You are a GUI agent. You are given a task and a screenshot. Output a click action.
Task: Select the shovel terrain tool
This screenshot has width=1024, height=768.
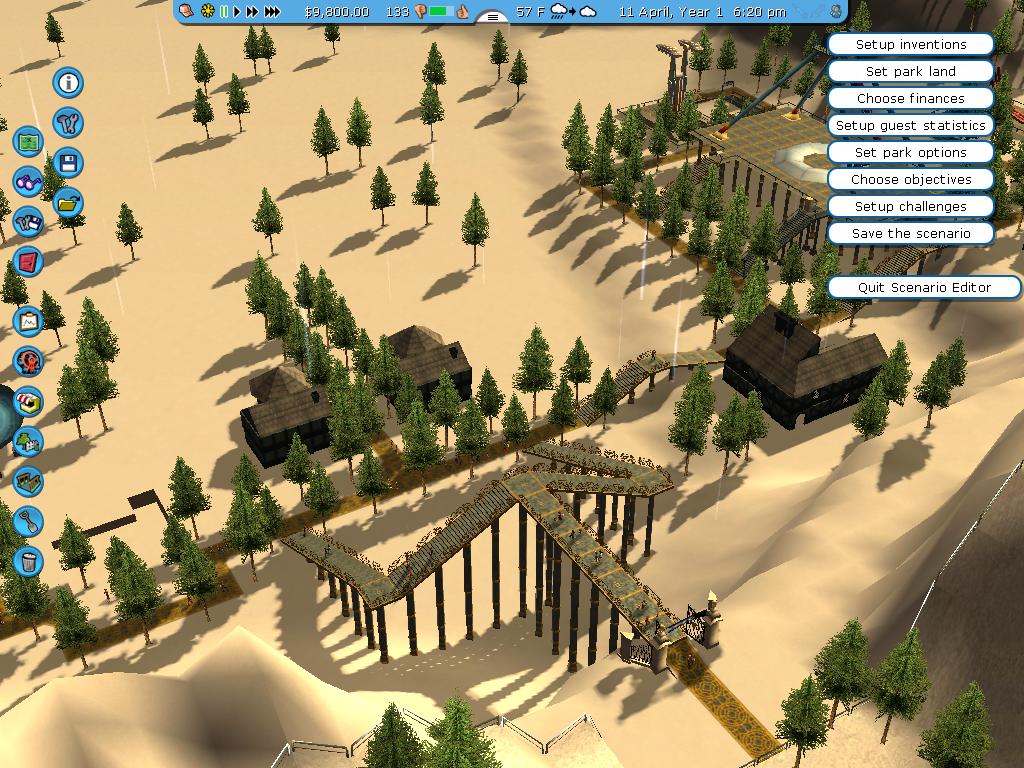pyautogui.click(x=28, y=520)
